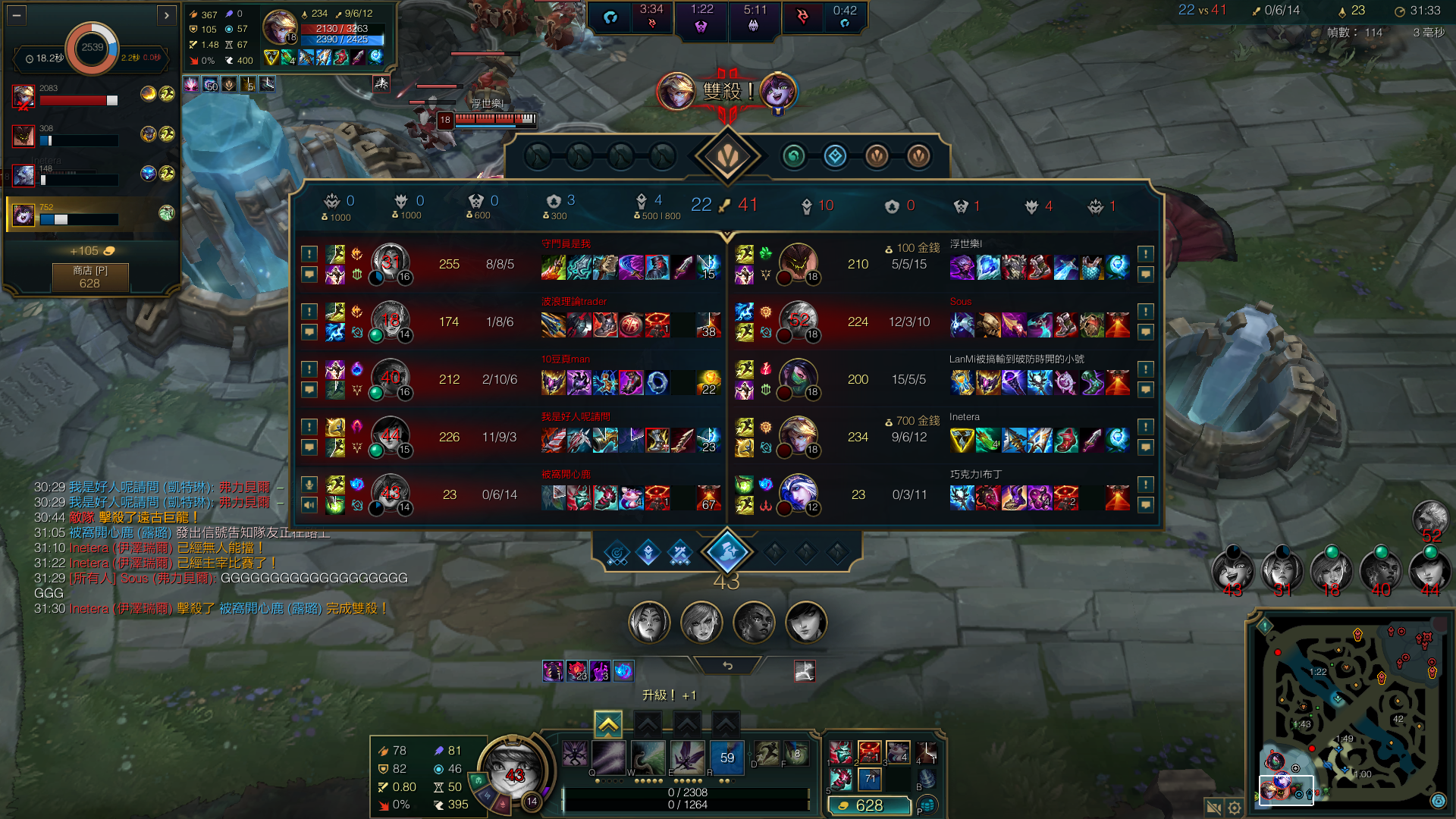
Task: Open the shop via 商店 [P] button
Action: coord(89,278)
